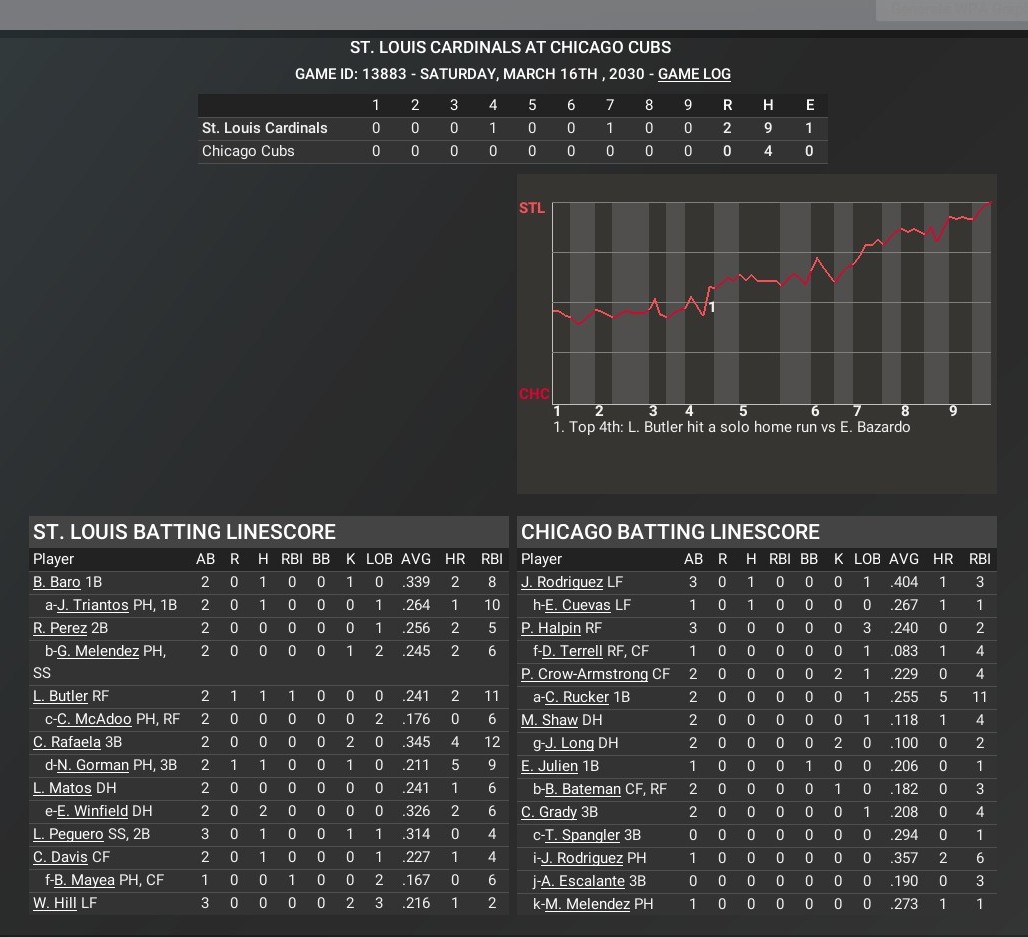The width and height of the screenshot is (1028, 937).
Task: View J. Triantos player profile
Action: pos(93,605)
